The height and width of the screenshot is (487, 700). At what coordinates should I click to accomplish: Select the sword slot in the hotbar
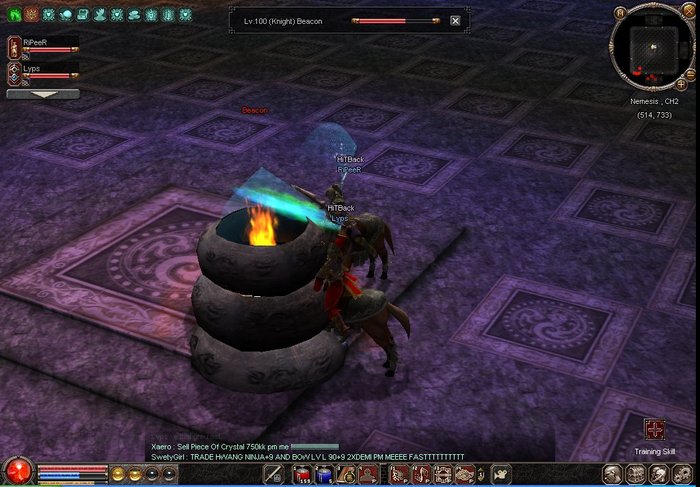pos(273,474)
